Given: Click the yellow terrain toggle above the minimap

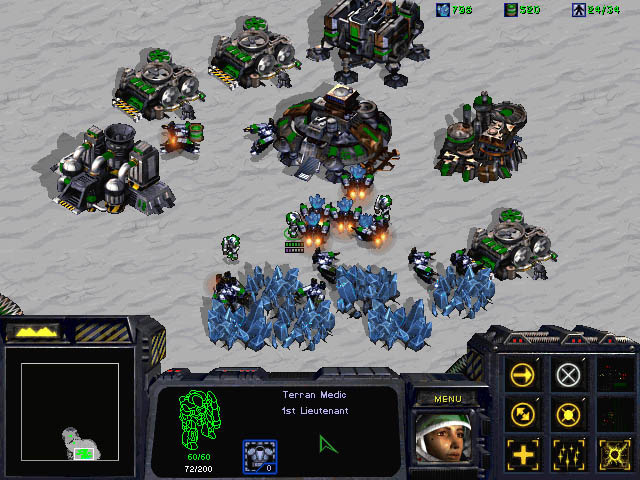Looking at the screenshot, I should [34, 330].
